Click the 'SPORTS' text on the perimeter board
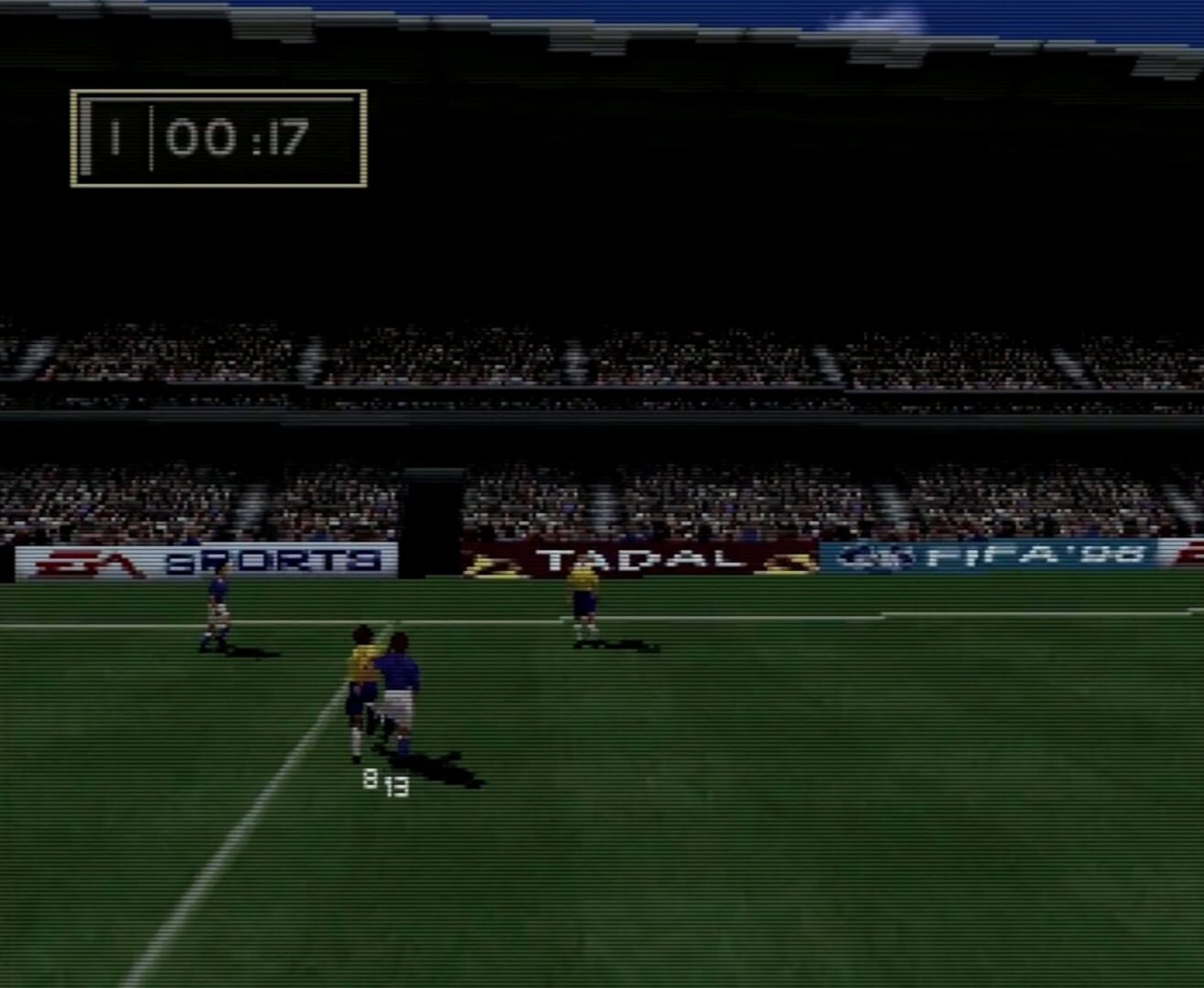The image size is (1204, 988). 274,563
